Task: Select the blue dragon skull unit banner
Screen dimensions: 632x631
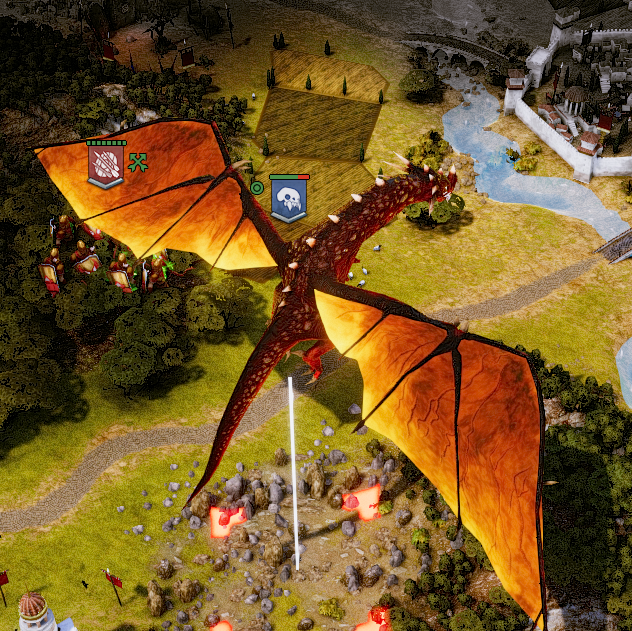Action: pos(288,199)
